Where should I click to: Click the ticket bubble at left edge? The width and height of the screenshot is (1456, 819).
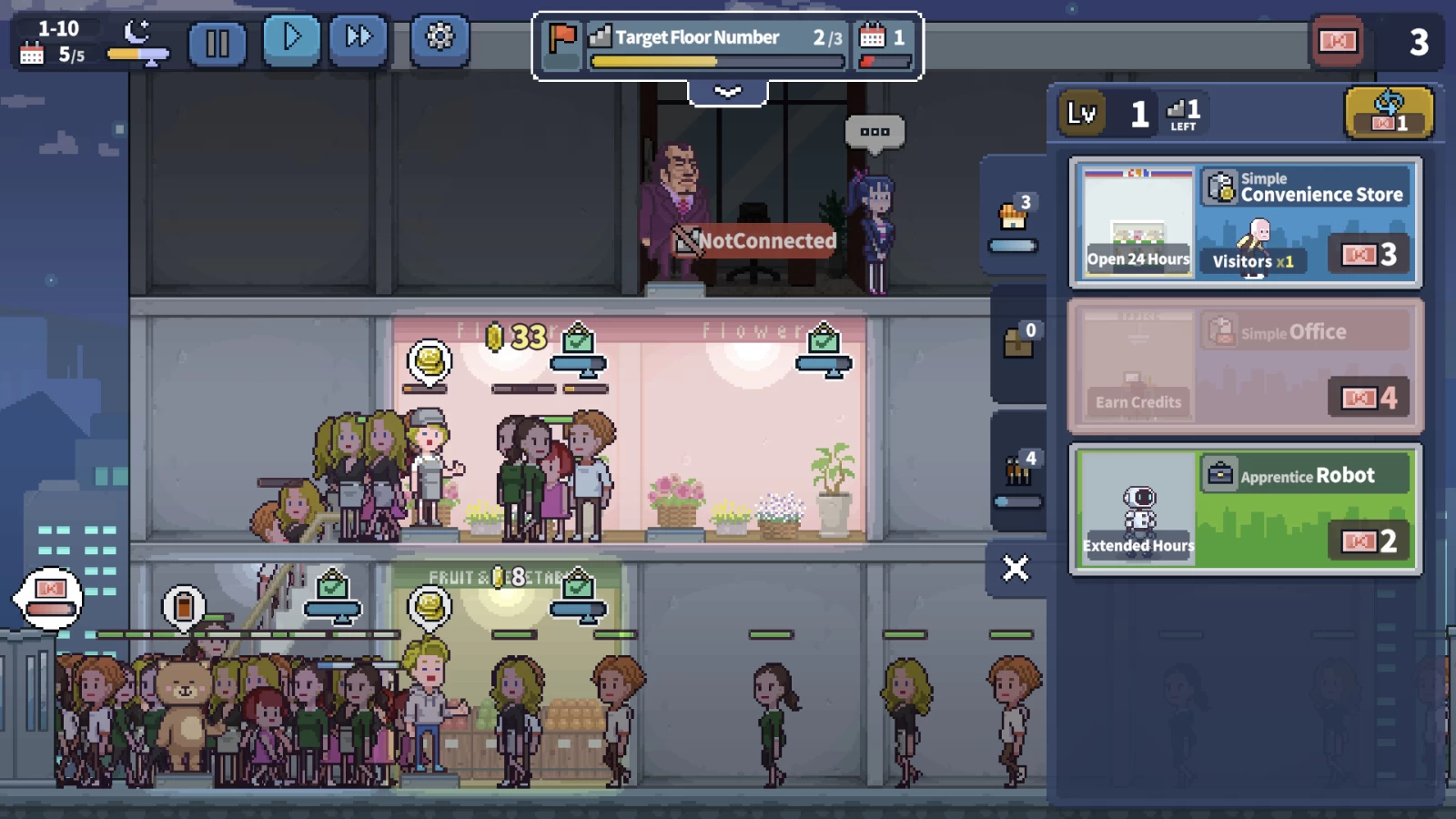[50, 597]
